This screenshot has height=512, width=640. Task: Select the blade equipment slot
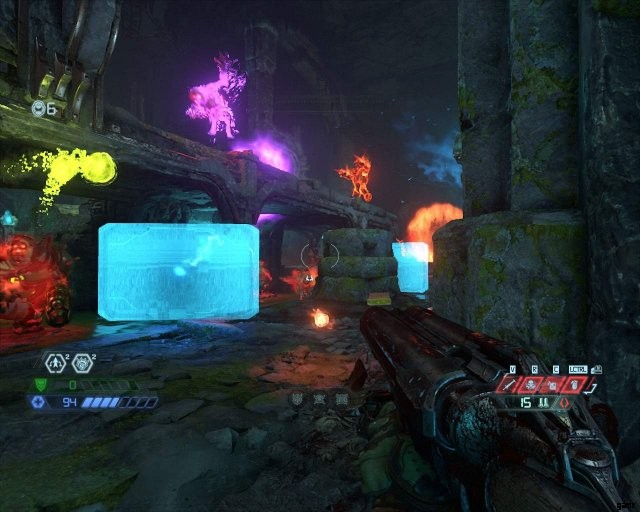click(x=512, y=384)
